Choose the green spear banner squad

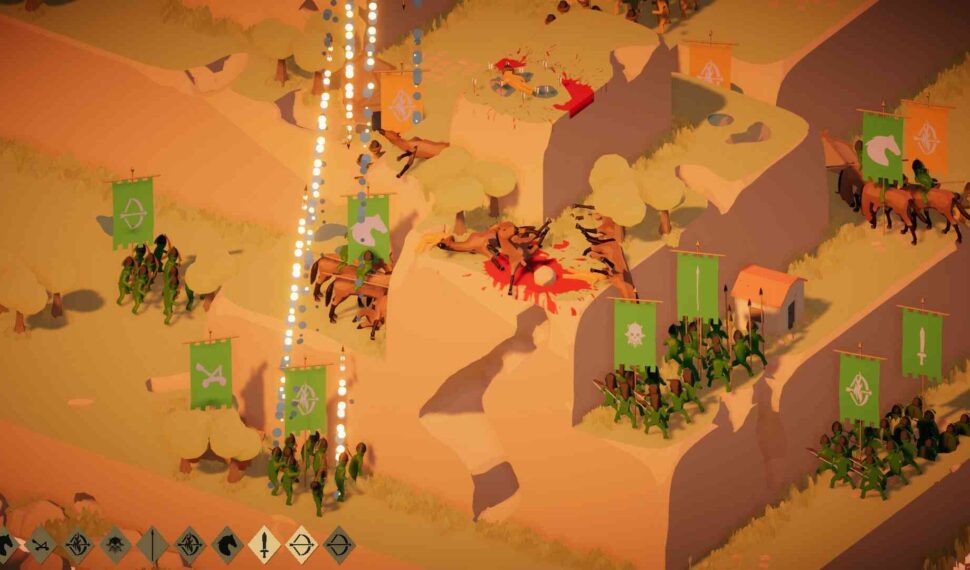pos(697,285)
